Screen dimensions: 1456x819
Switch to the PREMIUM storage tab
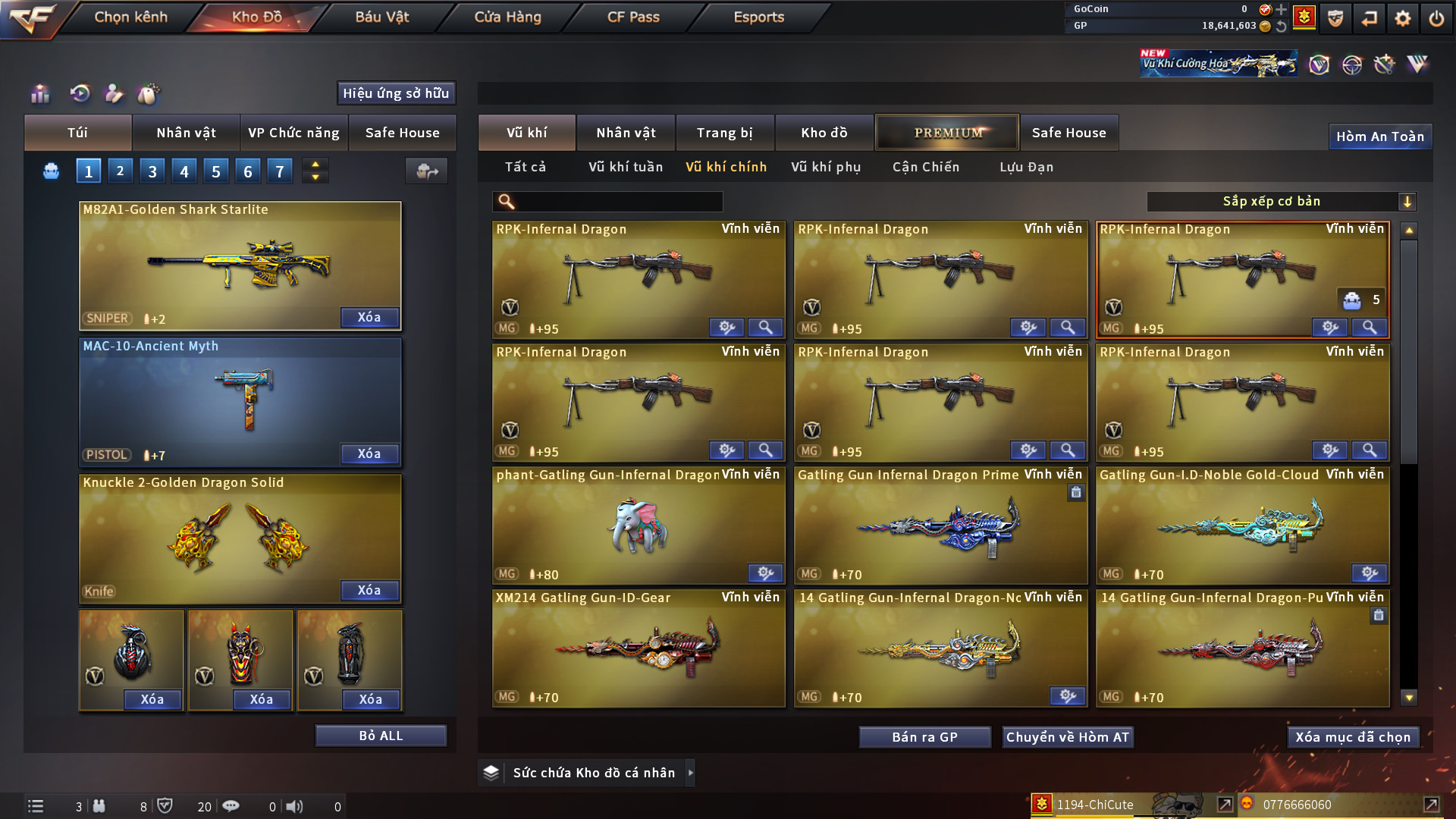[947, 133]
